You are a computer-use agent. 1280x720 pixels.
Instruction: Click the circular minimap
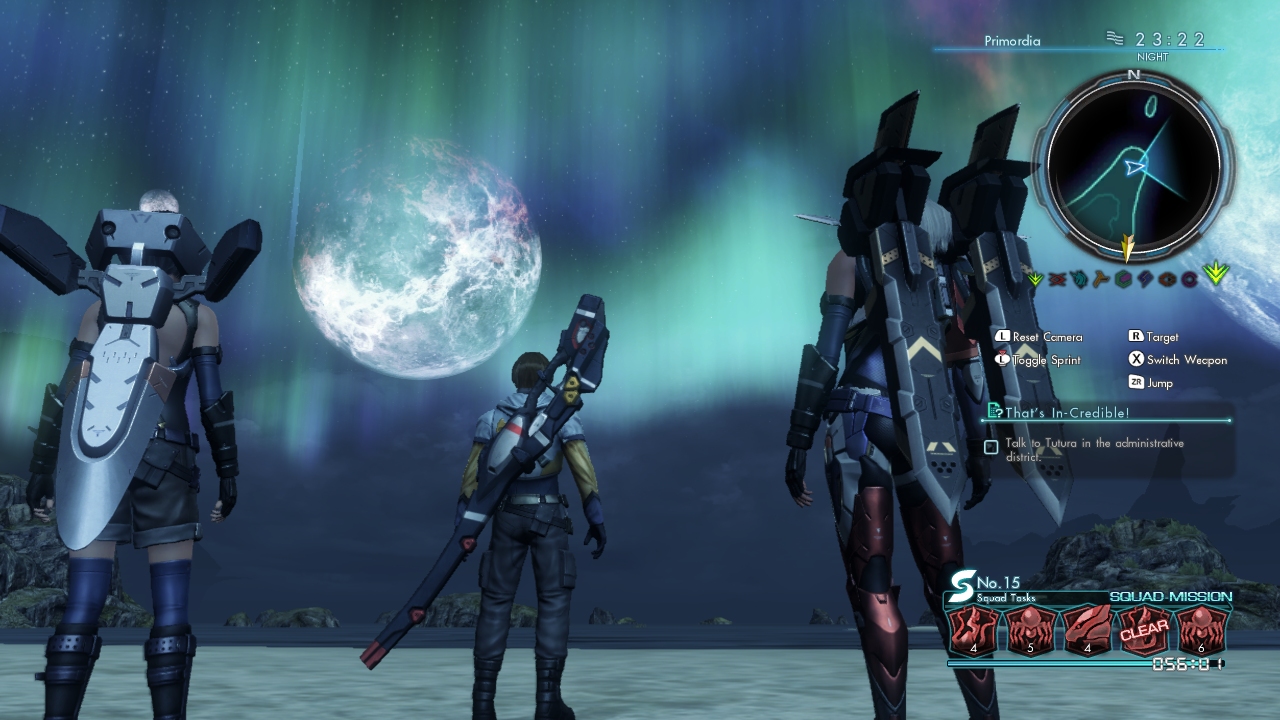pos(1133,167)
